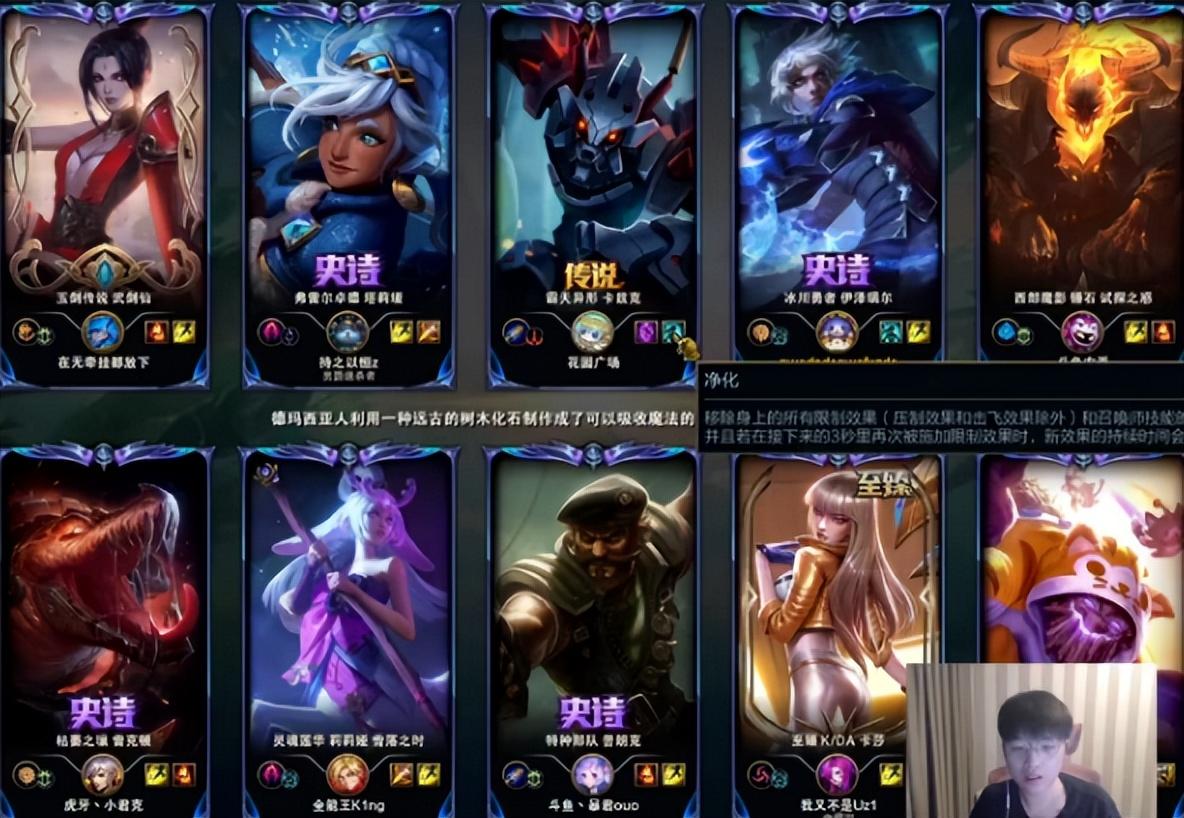This screenshot has width=1184, height=818.
Task: Select the 特种部队 普朗克 champion card
Action: tap(592, 600)
